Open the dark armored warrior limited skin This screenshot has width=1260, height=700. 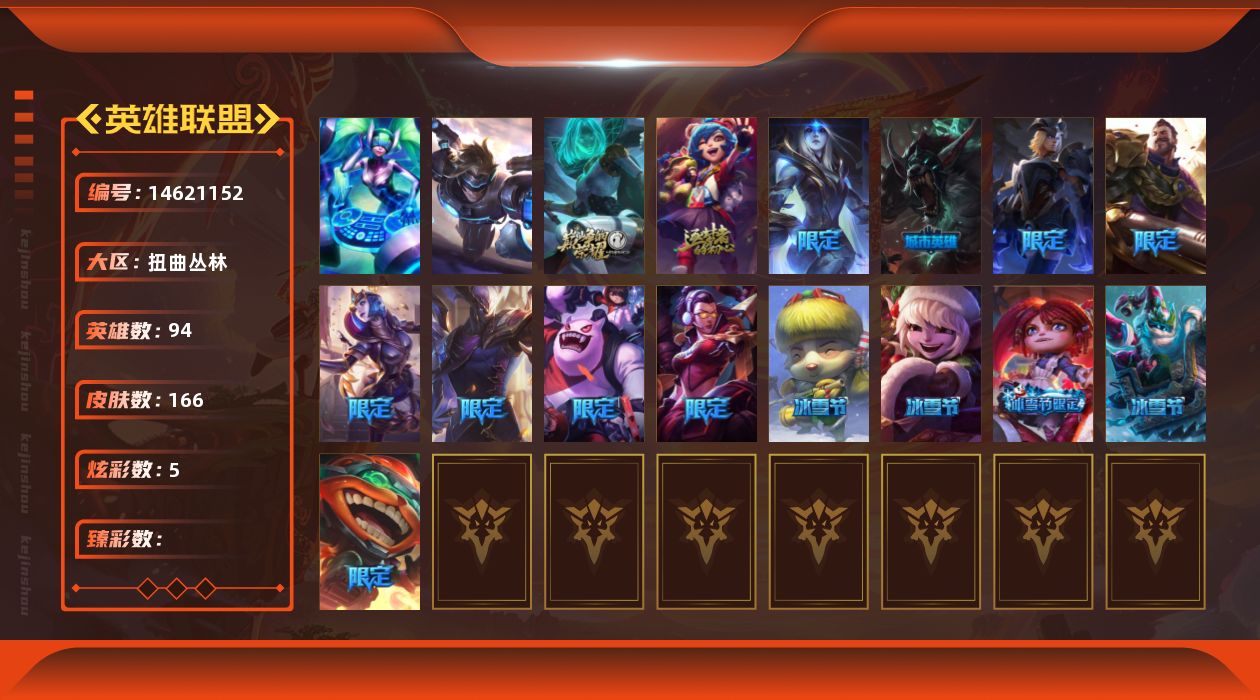click(x=481, y=364)
